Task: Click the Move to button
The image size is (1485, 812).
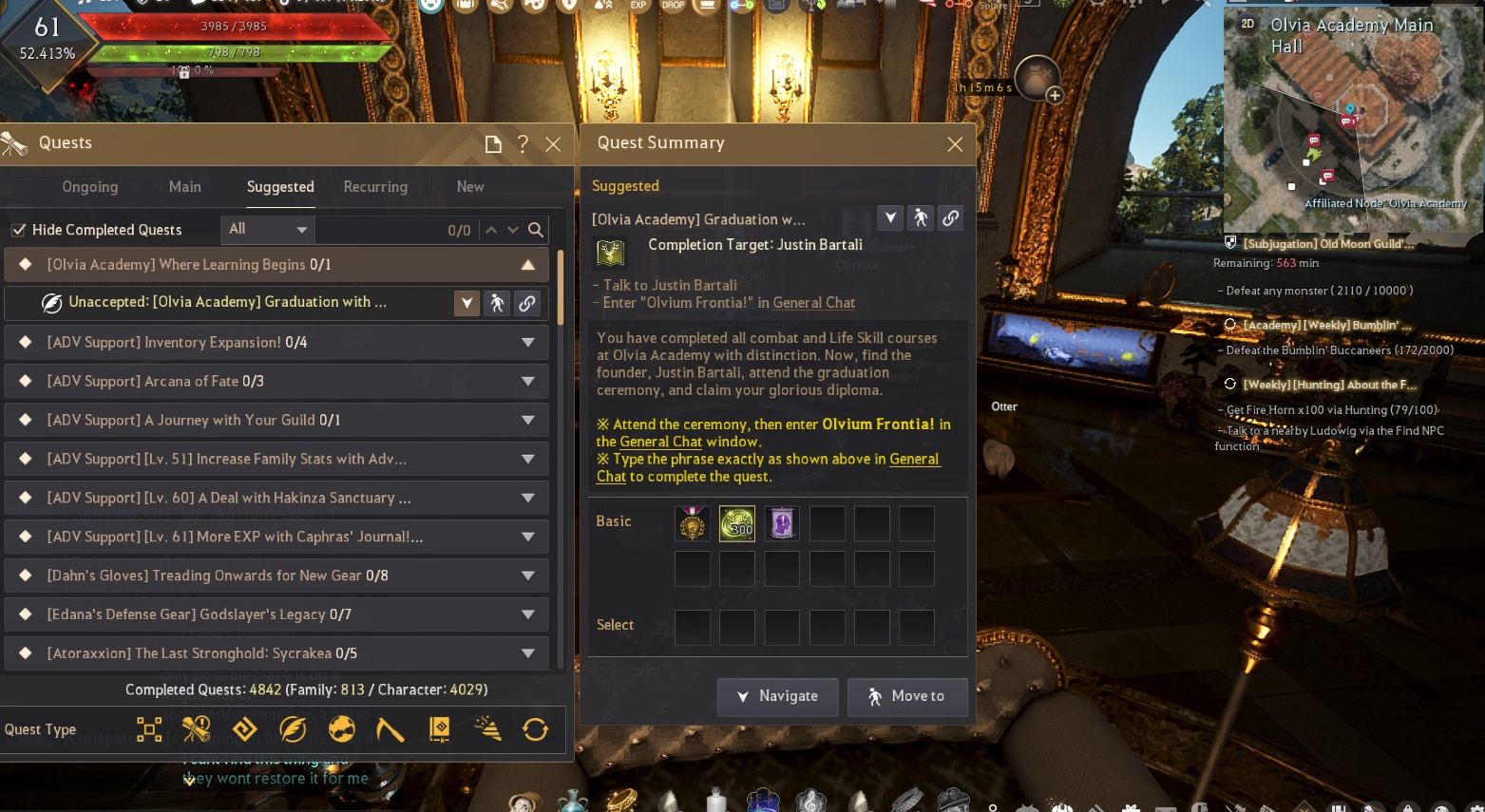Action: 907,696
